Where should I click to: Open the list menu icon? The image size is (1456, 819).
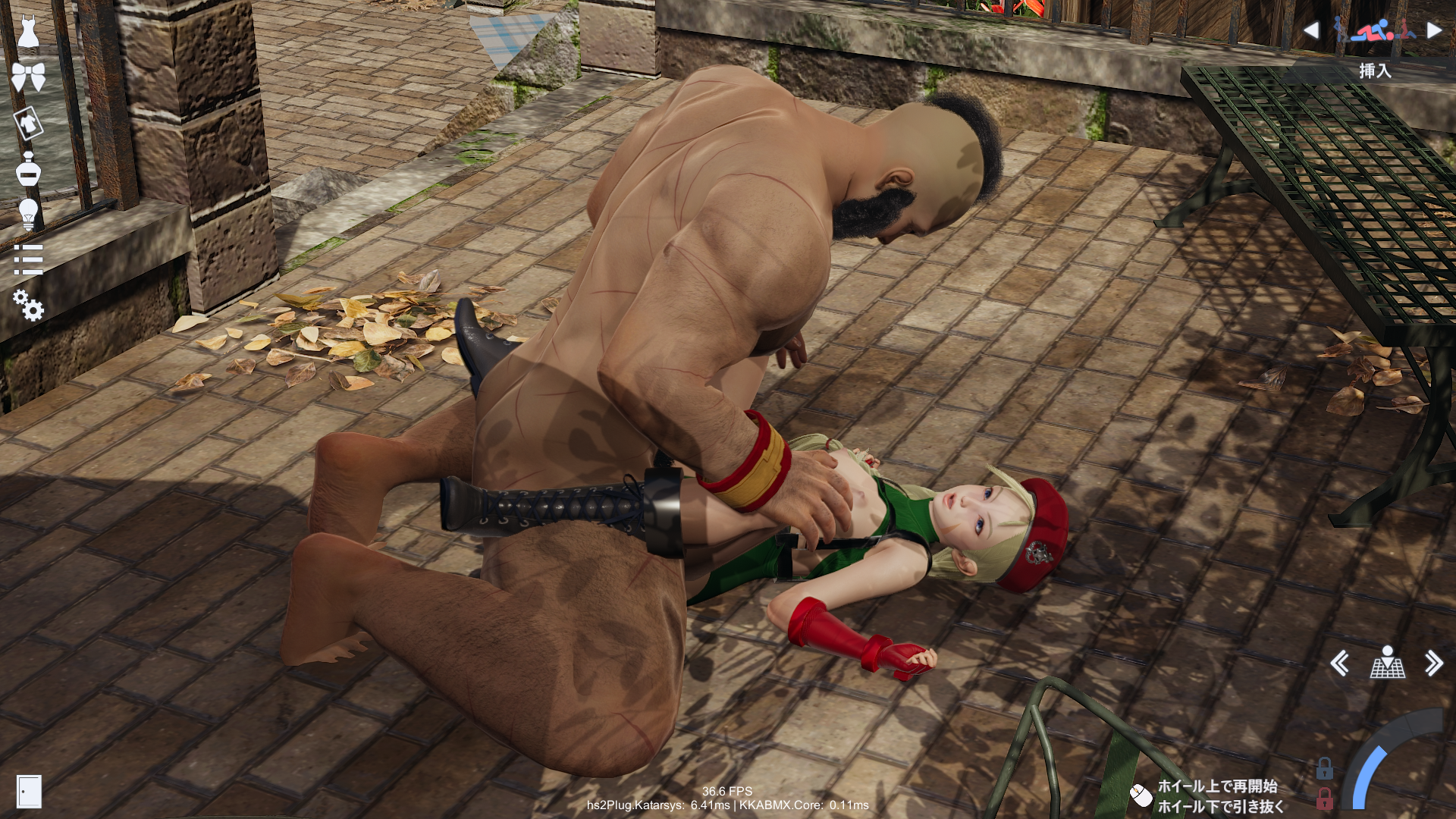[28, 260]
